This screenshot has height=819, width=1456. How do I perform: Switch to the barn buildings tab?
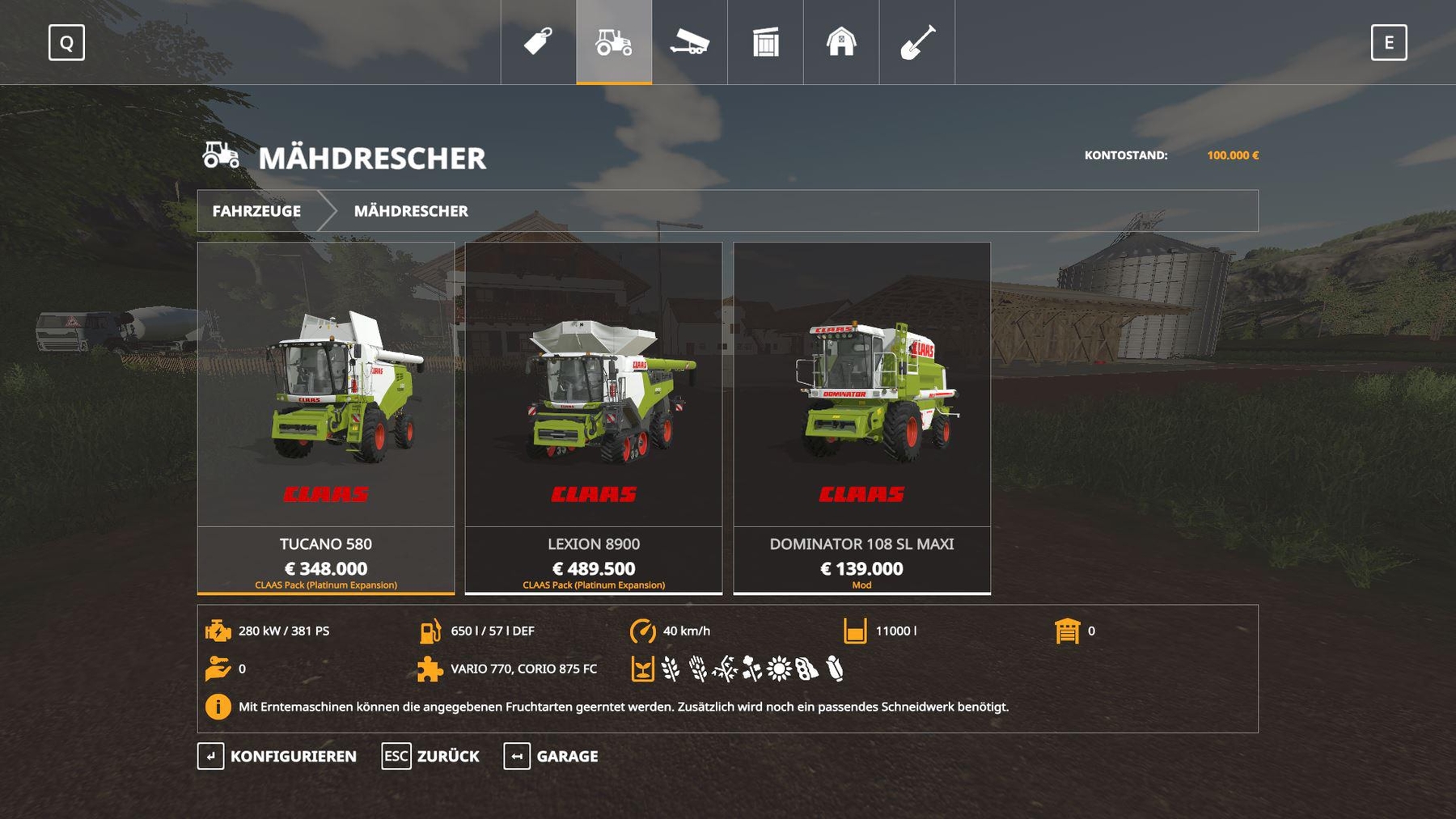tap(841, 42)
